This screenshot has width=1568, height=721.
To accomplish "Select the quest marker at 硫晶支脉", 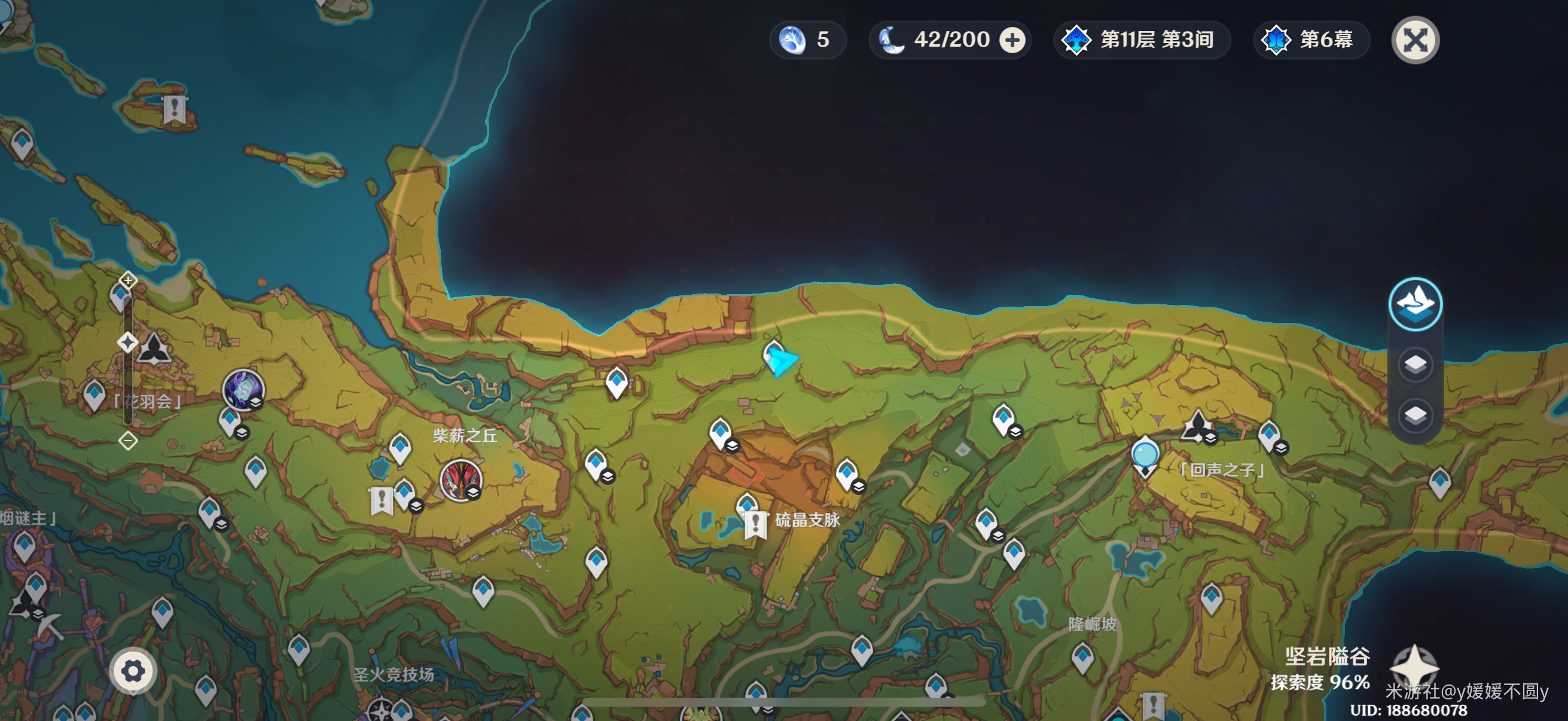I will tap(755, 524).
